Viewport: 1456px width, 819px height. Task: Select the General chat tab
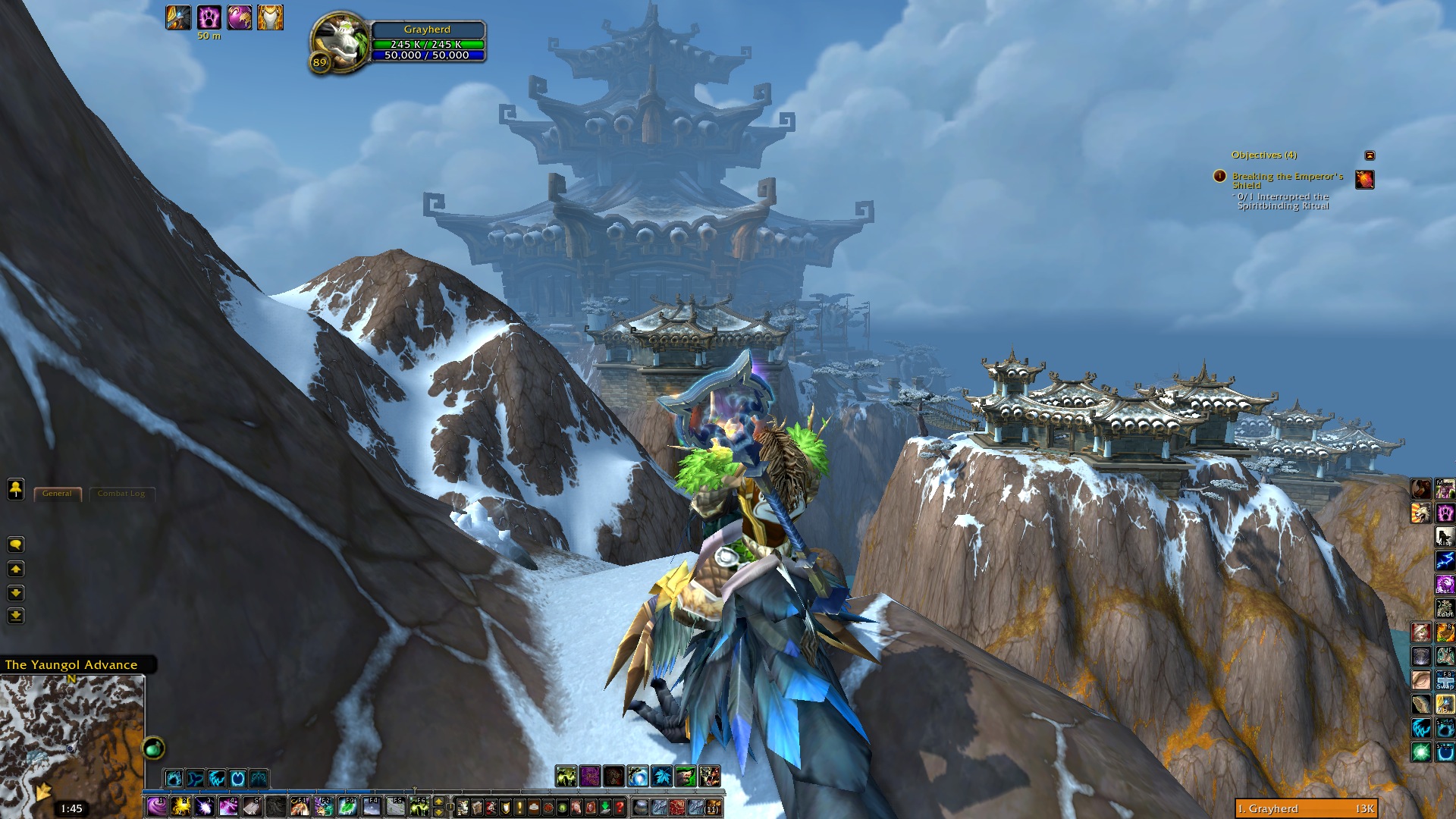coord(58,494)
